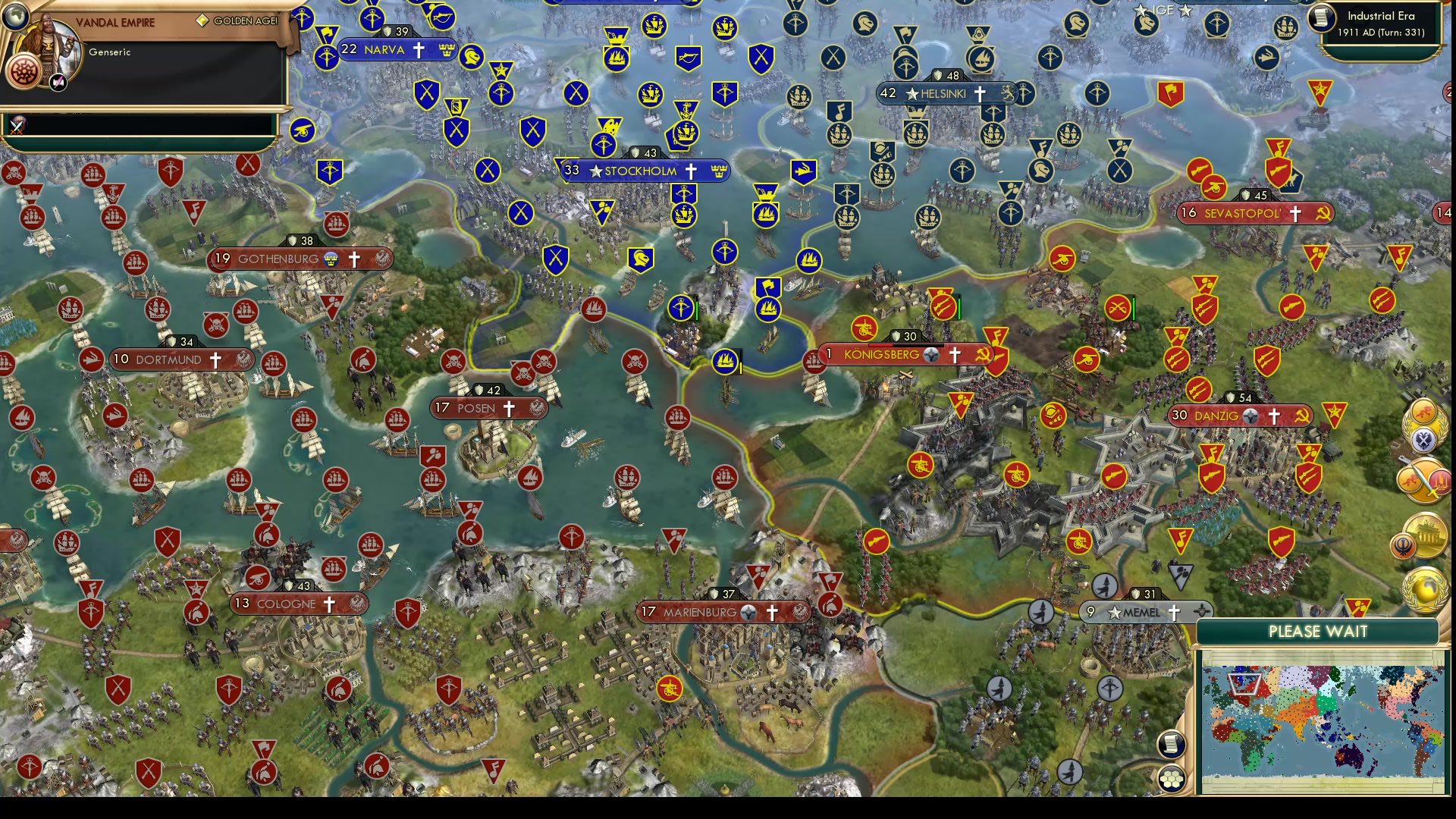The width and height of the screenshot is (1456, 819).
Task: Click the Sikh Khanda symbol on the medallion
Action: [x=1403, y=545]
